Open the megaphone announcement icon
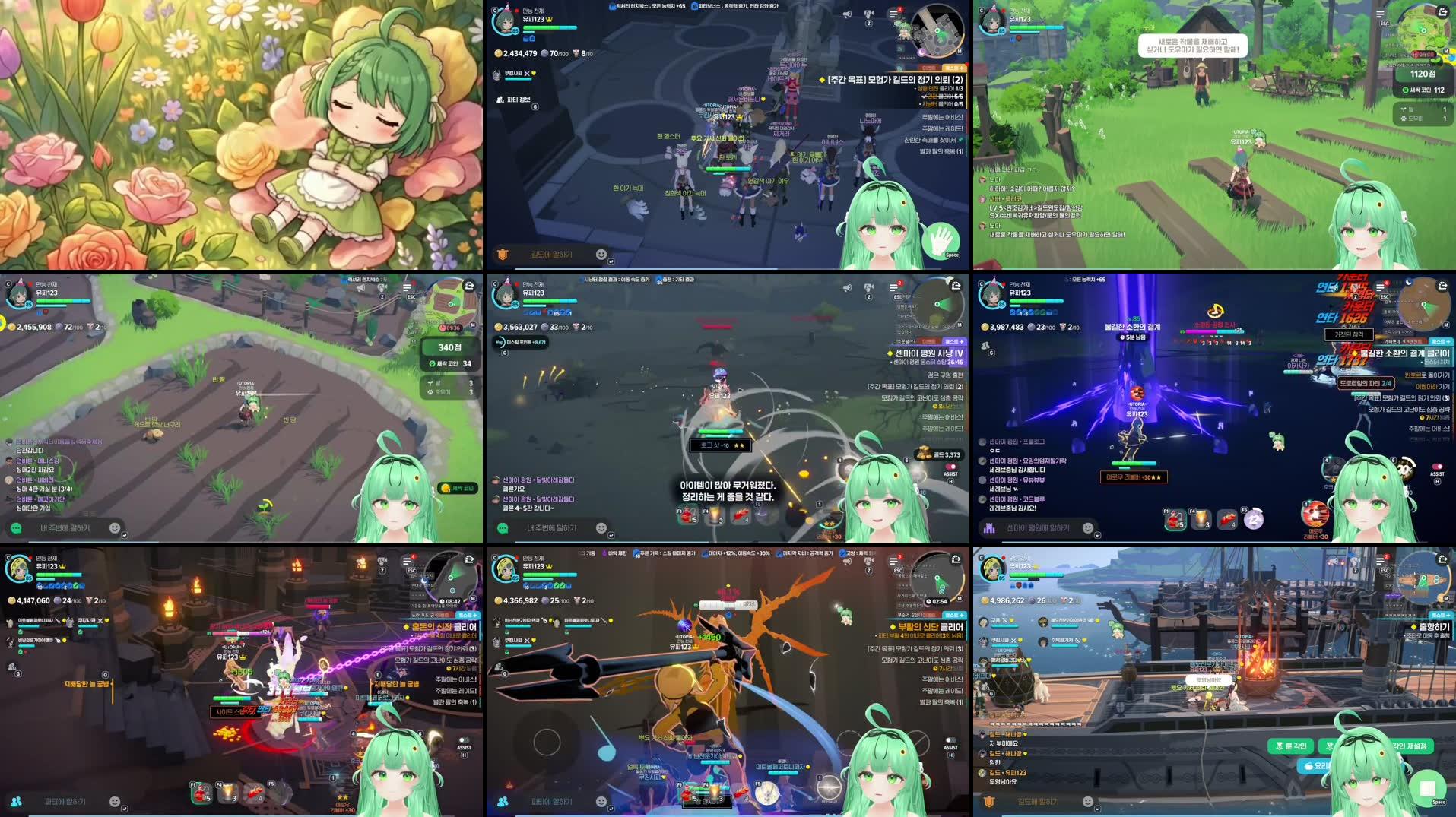Screen dimensions: 1456x817 [847, 14]
